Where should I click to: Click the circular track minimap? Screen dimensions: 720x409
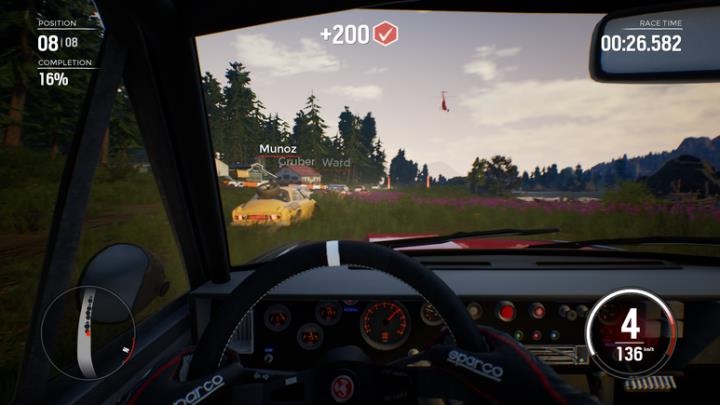tap(88, 332)
